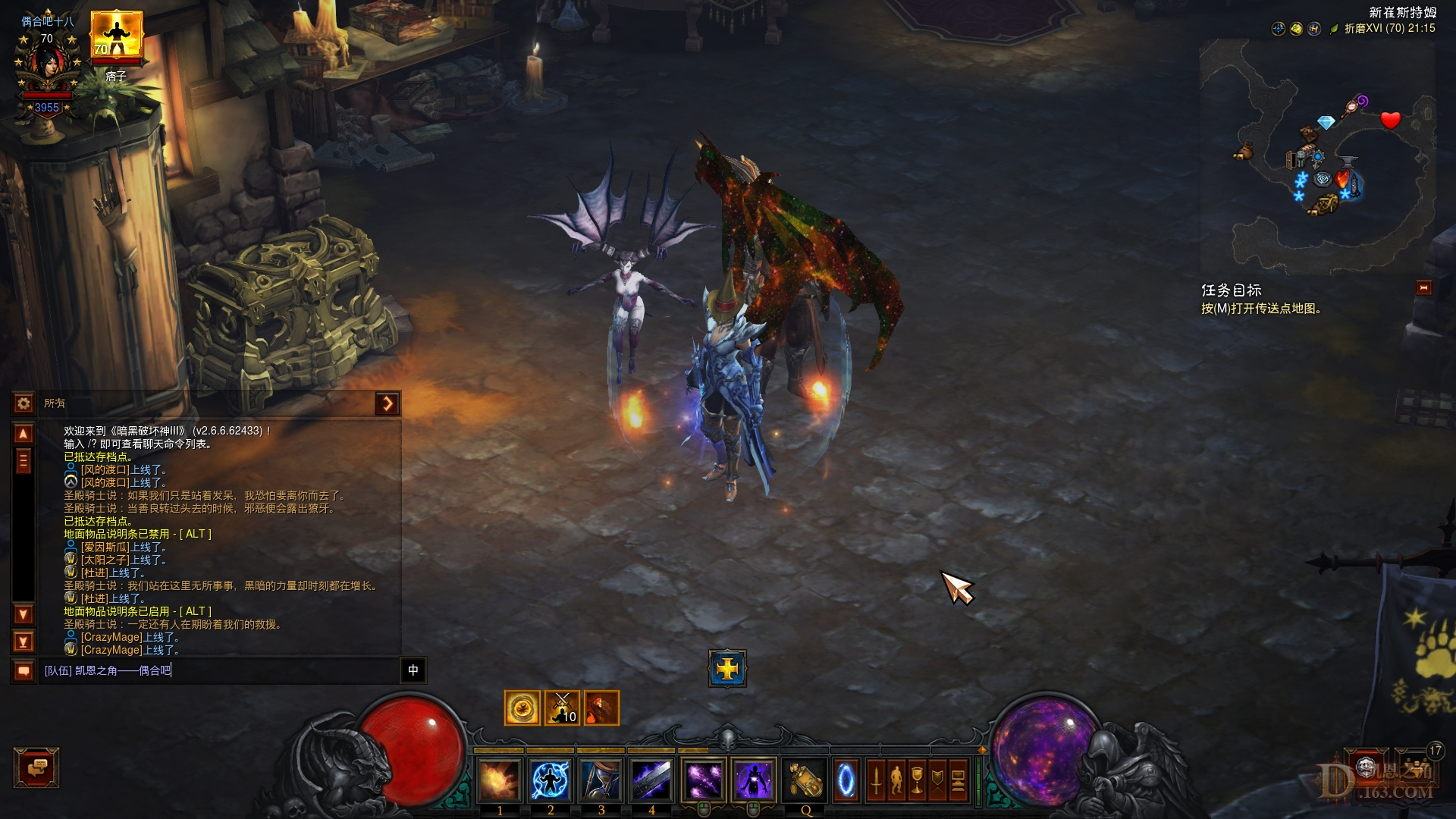The width and height of the screenshot is (1456, 819).
Task: Toggle the quick chat bubble icon
Action: click(x=24, y=670)
